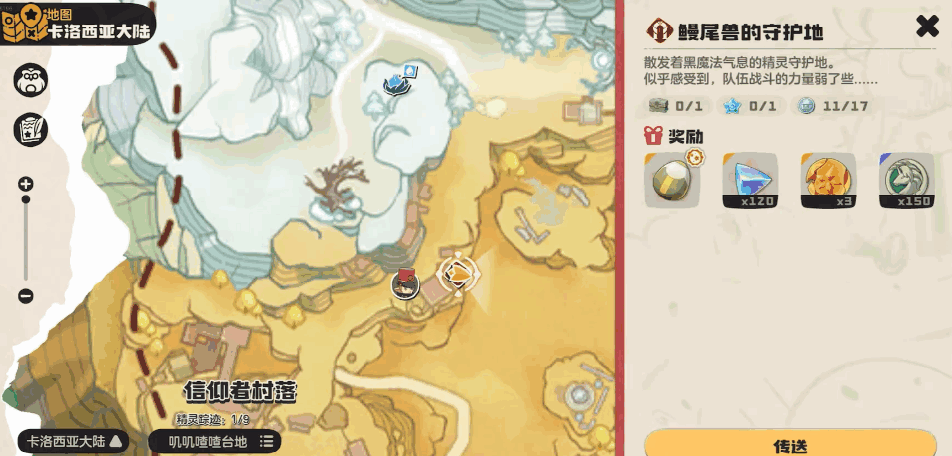Close the guardian site info panel
The width and height of the screenshot is (952, 456).
(927, 27)
